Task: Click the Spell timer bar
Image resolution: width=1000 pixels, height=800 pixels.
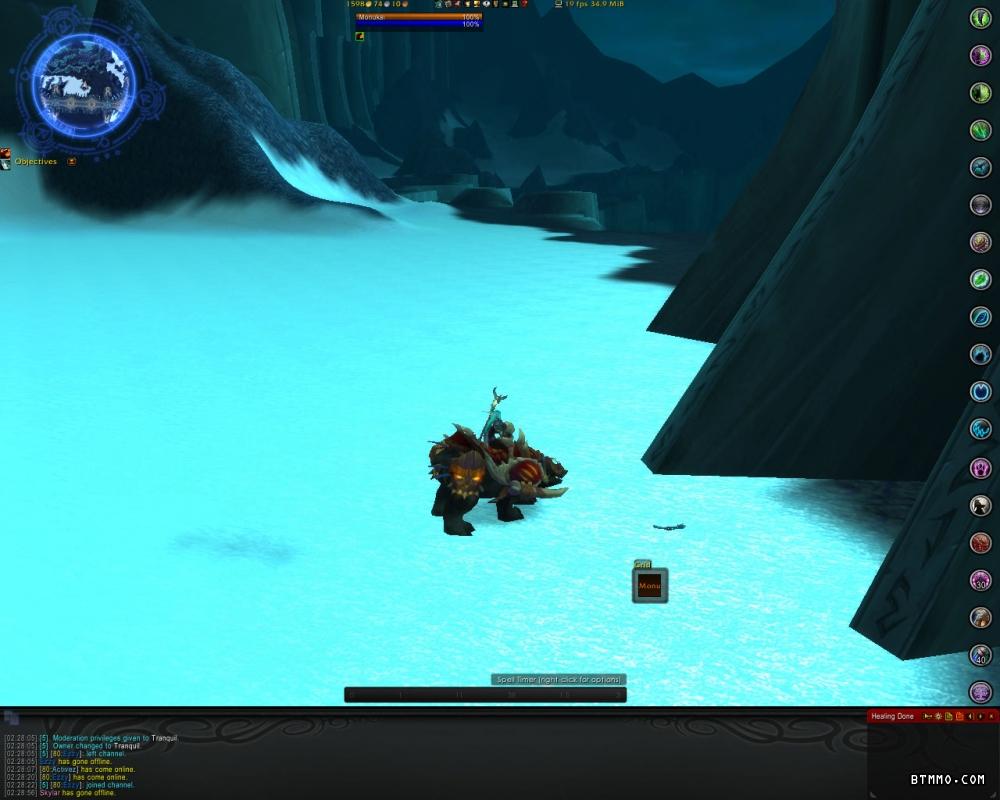Action: pyautogui.click(x=485, y=694)
